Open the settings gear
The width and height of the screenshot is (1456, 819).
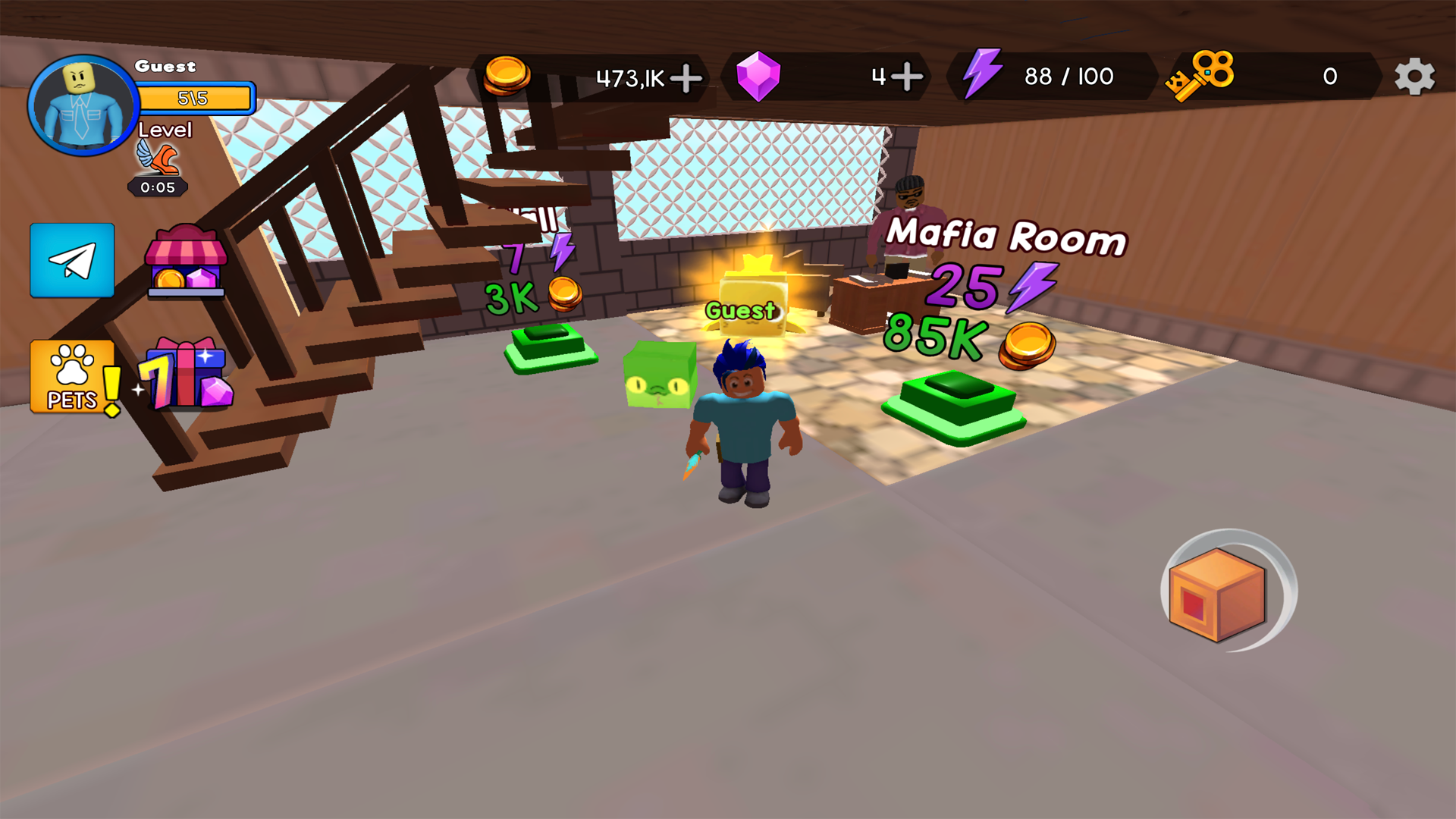pos(1414,76)
